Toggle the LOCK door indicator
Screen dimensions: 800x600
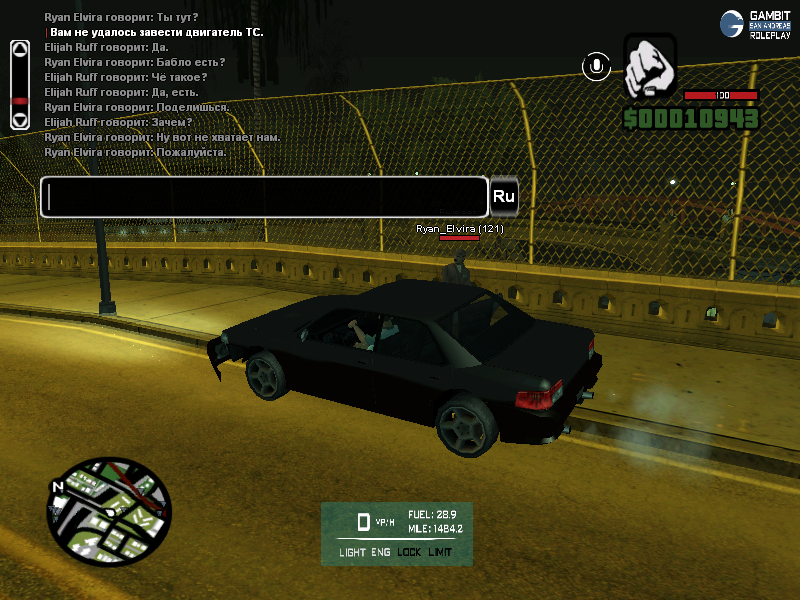[409, 552]
